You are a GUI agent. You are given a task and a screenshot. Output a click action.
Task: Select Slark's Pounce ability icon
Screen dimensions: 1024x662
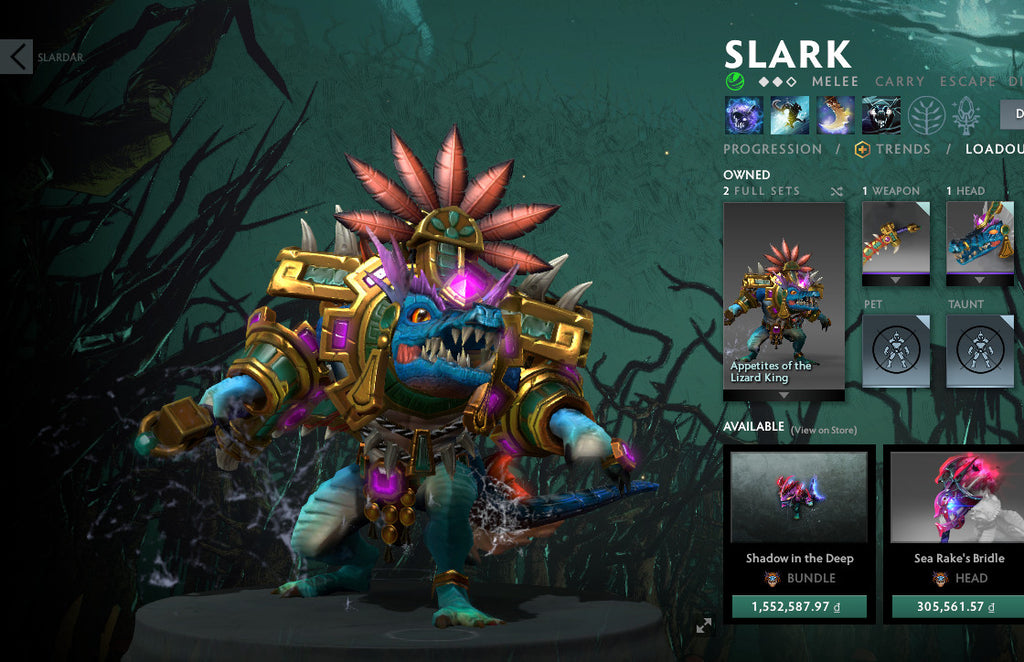tap(790, 115)
